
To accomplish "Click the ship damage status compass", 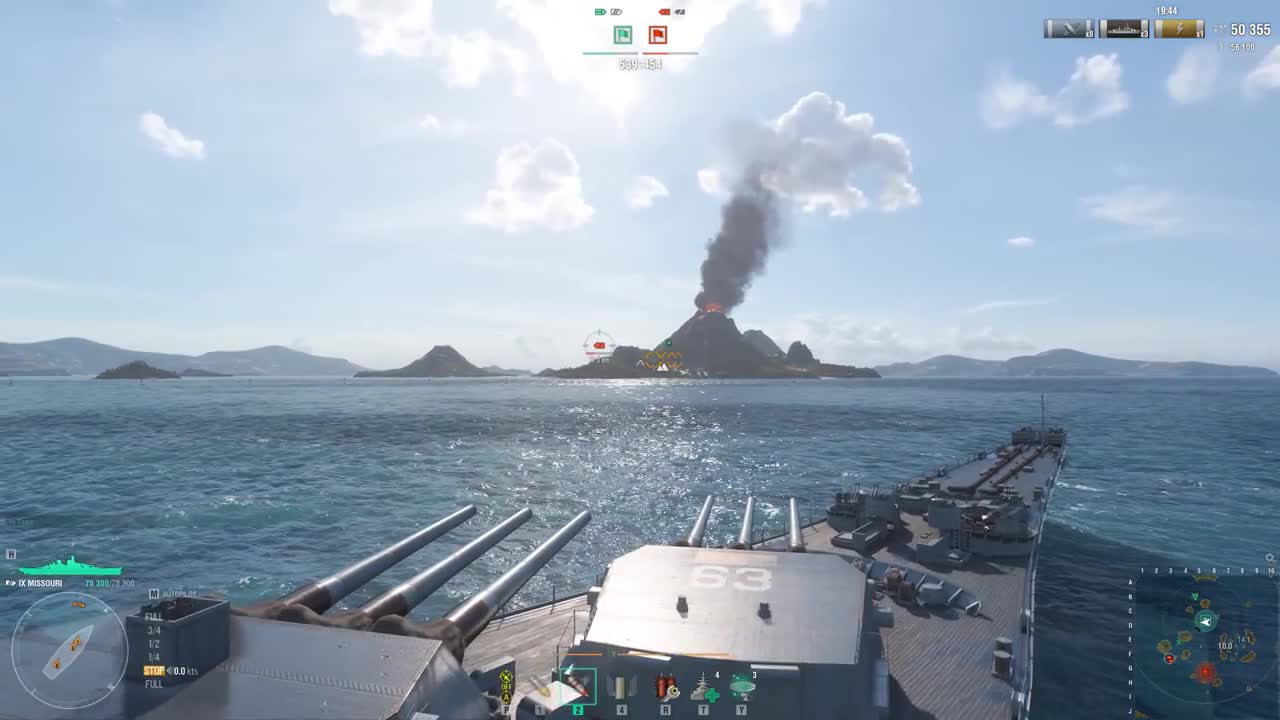I will [x=69, y=650].
